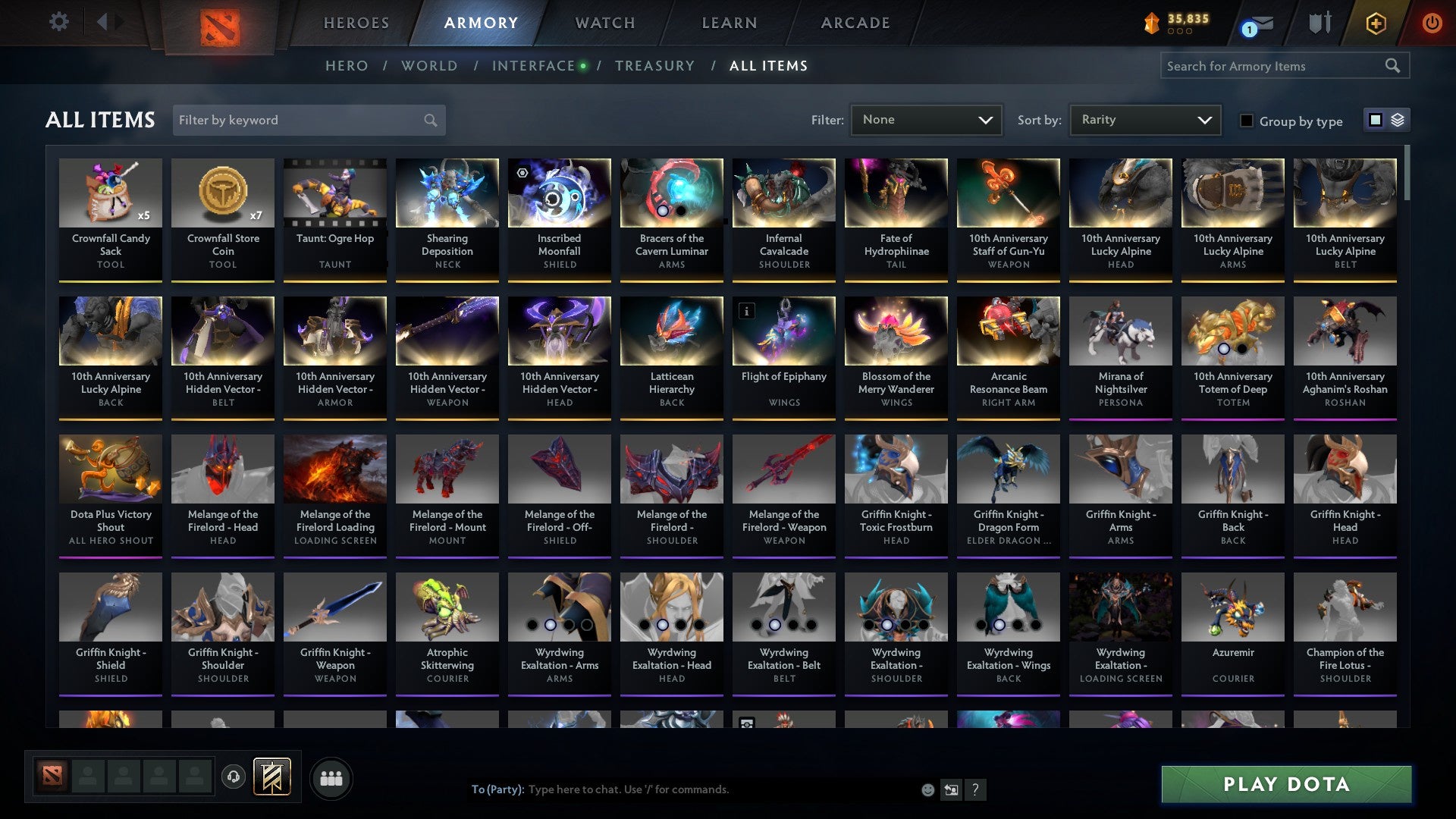Click the Shards balance counter
This screenshot has height=819, width=1456.
click(1175, 23)
